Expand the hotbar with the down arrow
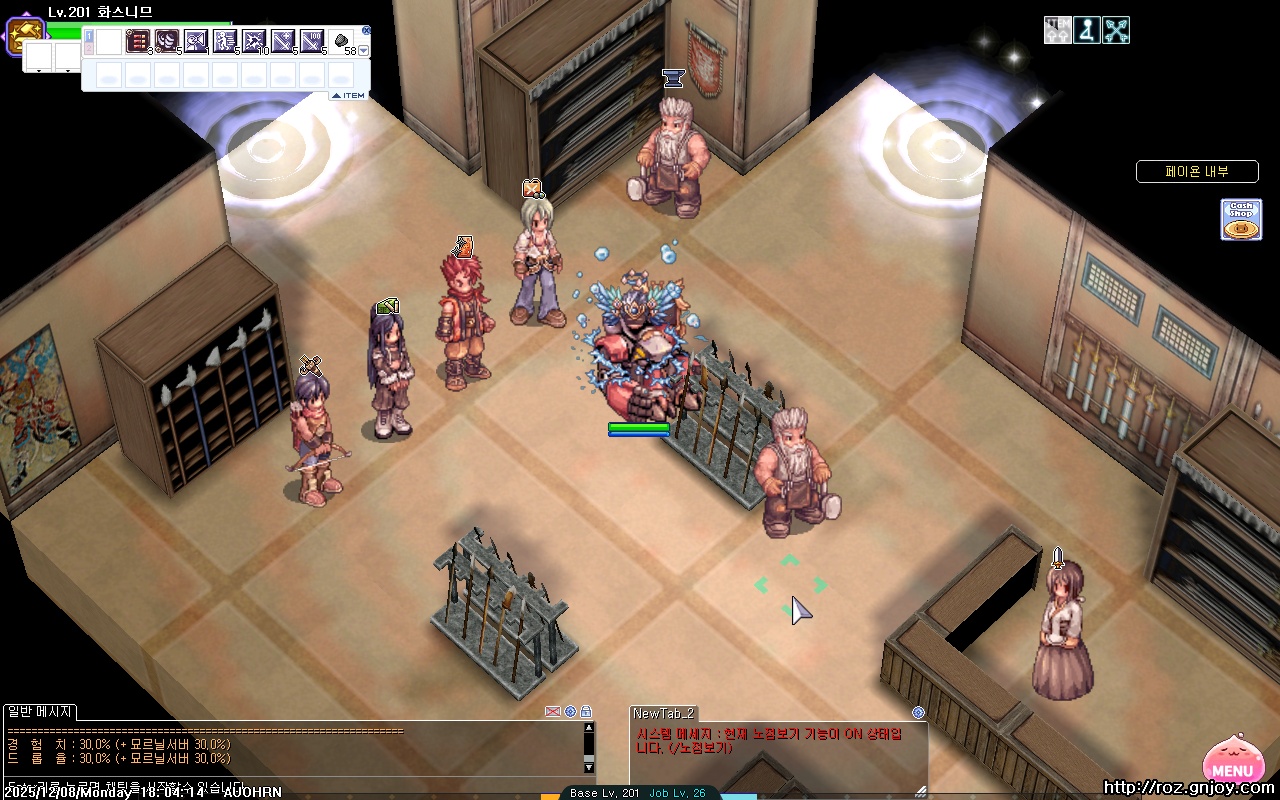The height and width of the screenshot is (800, 1280). [x=364, y=50]
